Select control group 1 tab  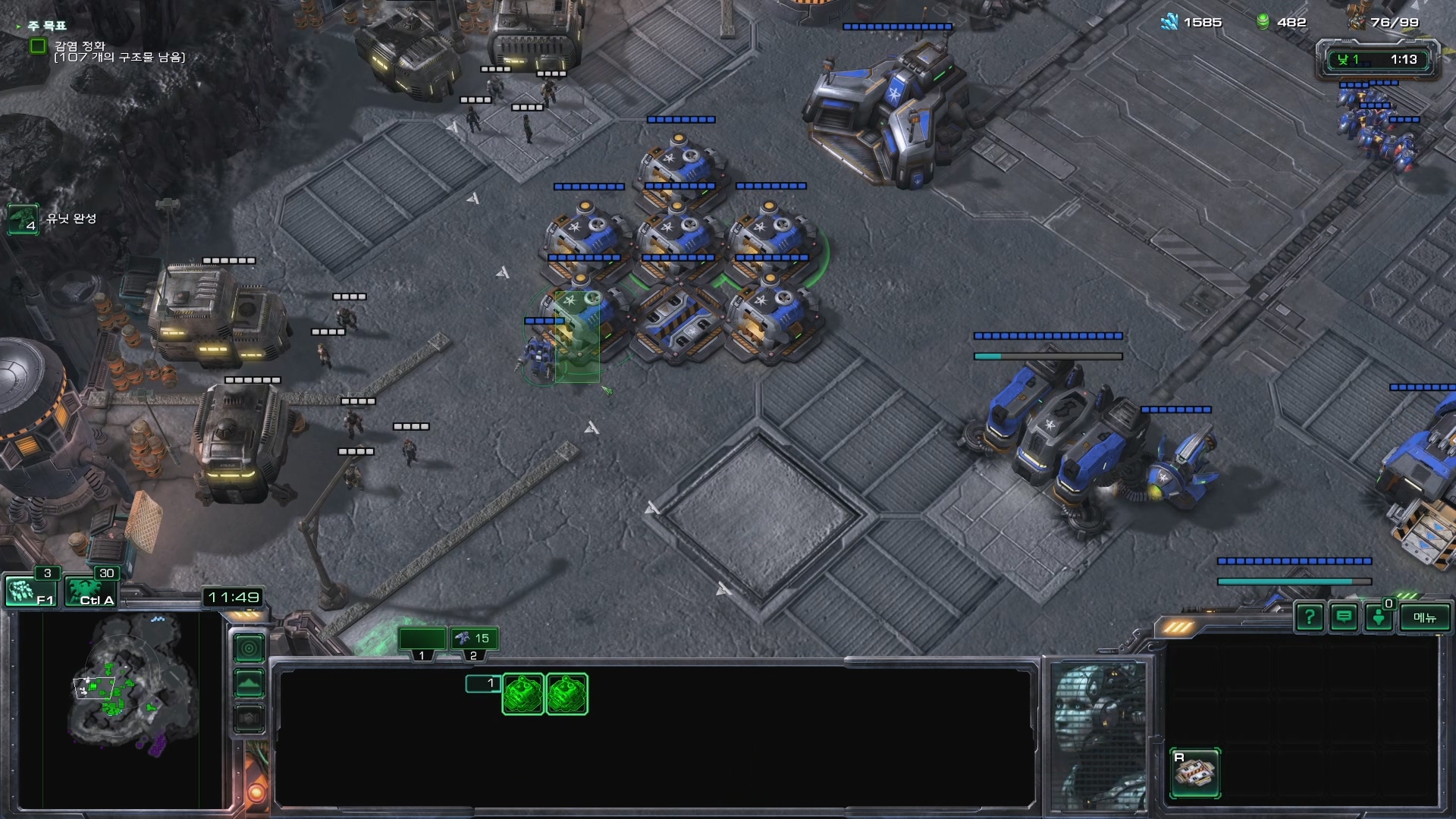point(422,639)
